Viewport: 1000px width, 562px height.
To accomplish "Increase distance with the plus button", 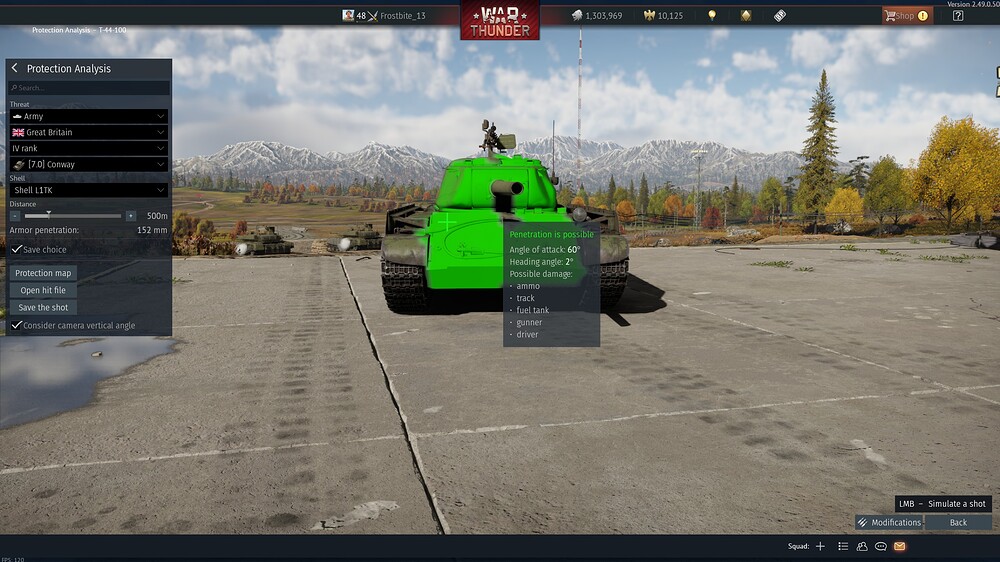I will click(x=130, y=216).
